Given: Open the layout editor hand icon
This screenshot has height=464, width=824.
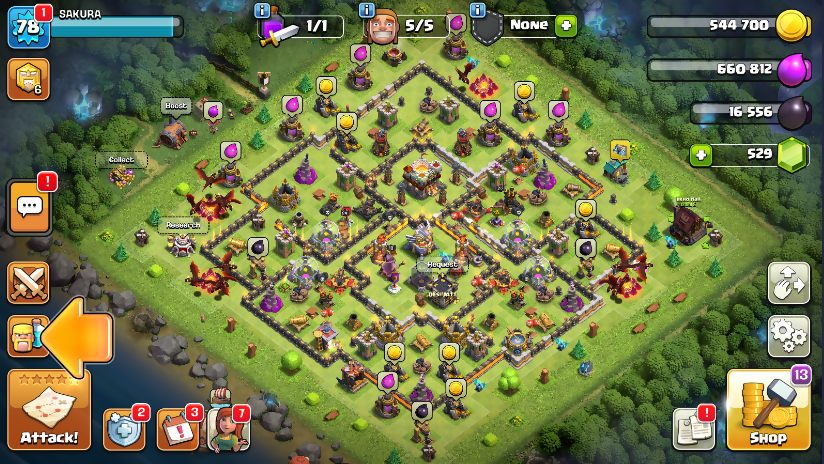Looking at the screenshot, I should [x=788, y=283].
